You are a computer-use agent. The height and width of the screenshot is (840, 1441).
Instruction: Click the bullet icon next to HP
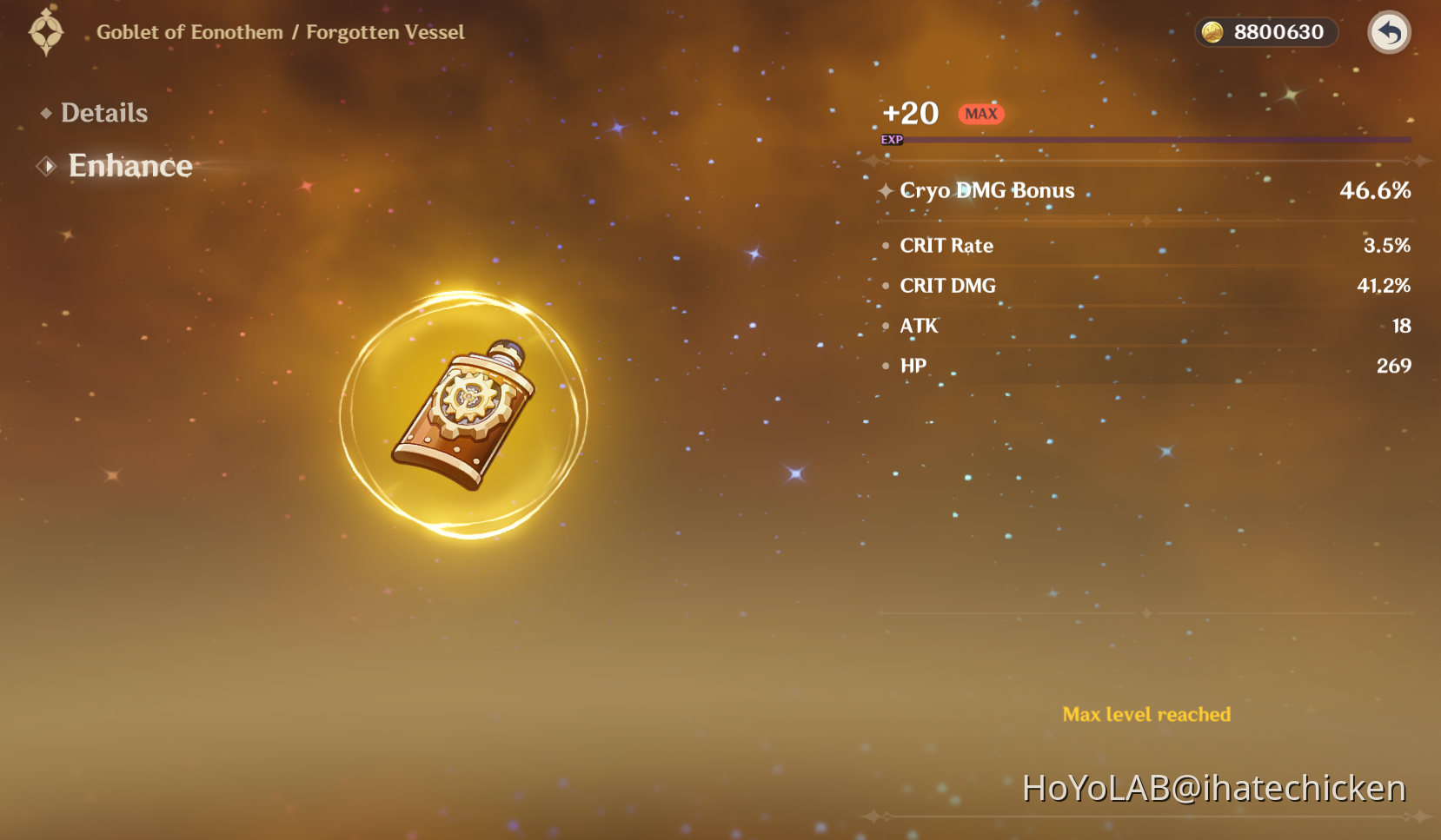(885, 366)
